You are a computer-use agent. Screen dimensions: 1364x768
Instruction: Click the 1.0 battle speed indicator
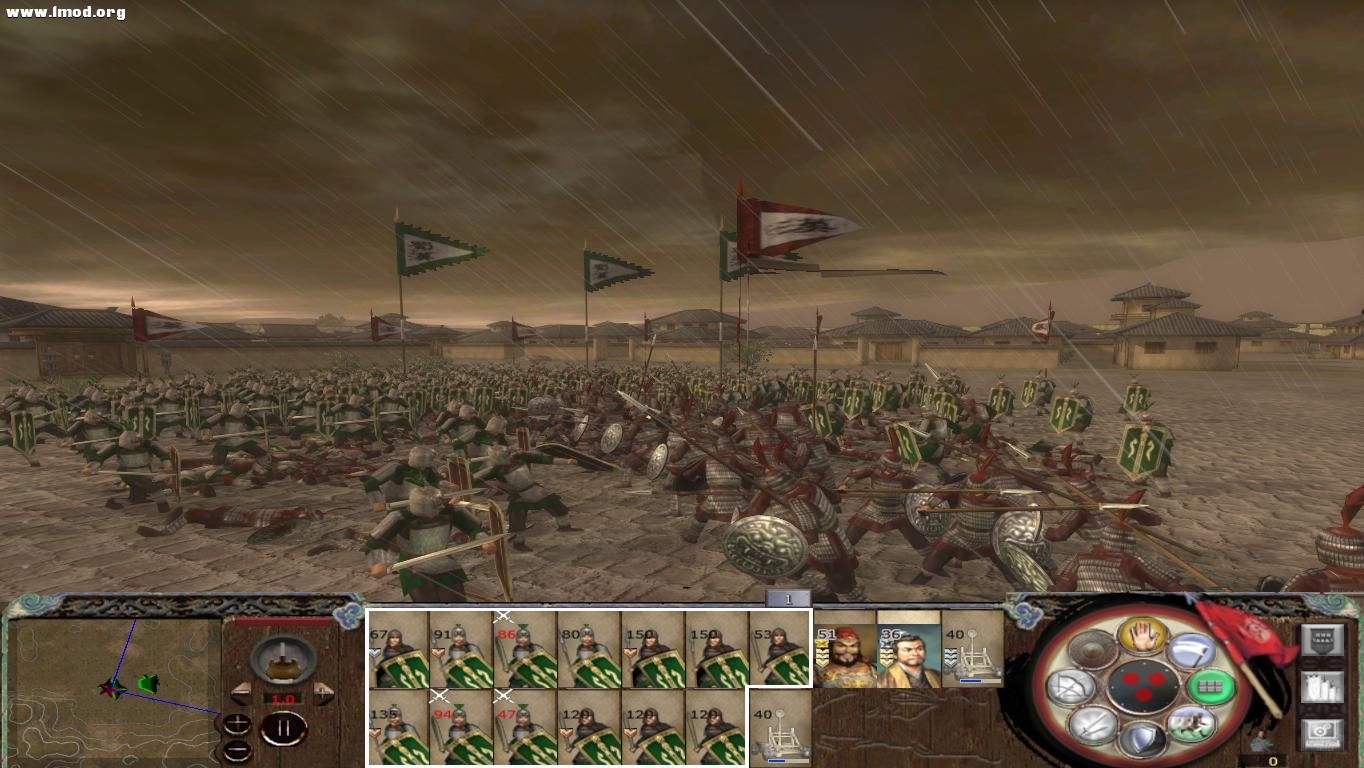285,699
